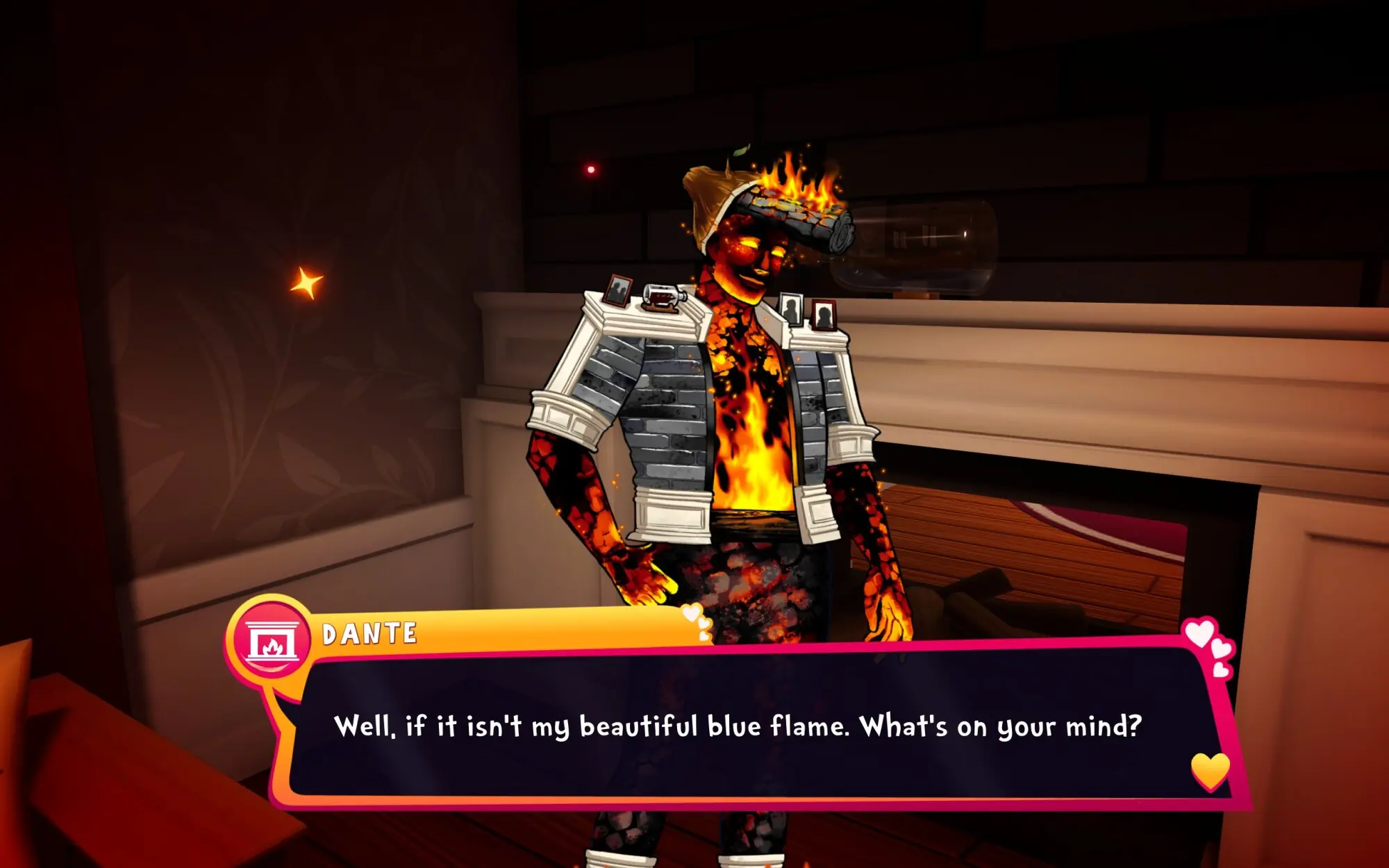
Task: Click the red light dot above the mantel
Action: (x=591, y=170)
